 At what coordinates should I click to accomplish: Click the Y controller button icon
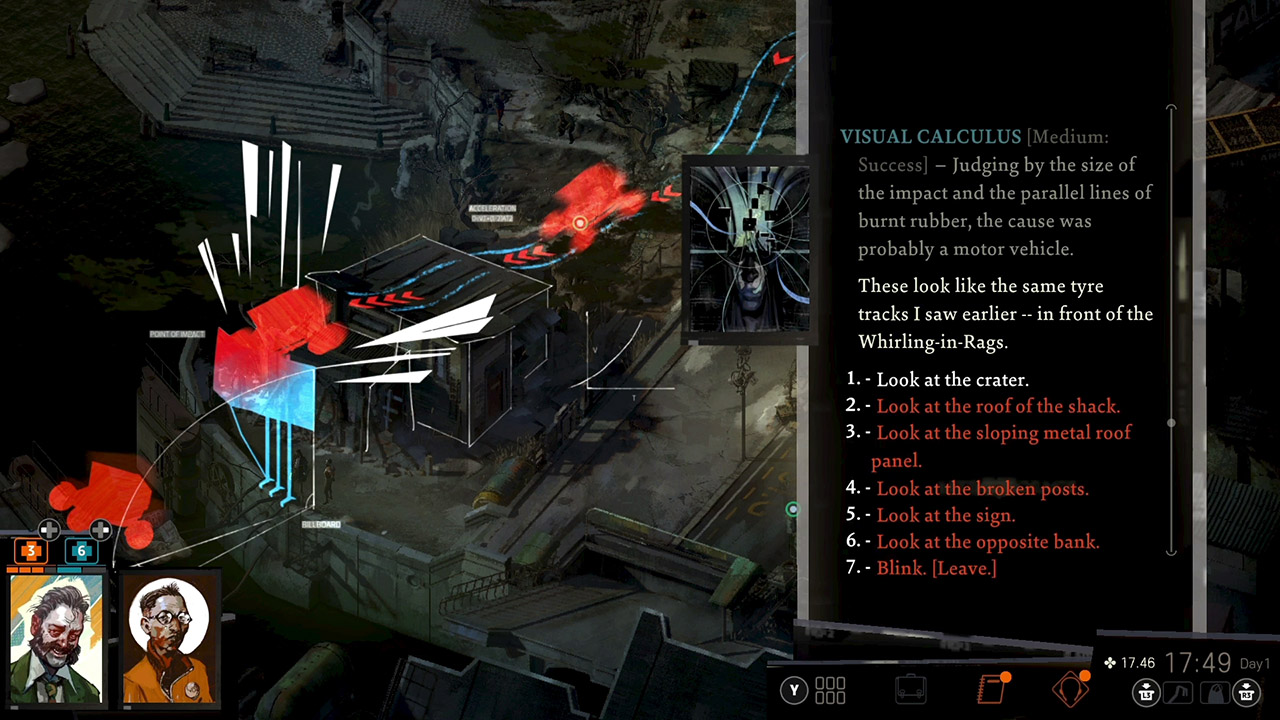click(x=792, y=690)
